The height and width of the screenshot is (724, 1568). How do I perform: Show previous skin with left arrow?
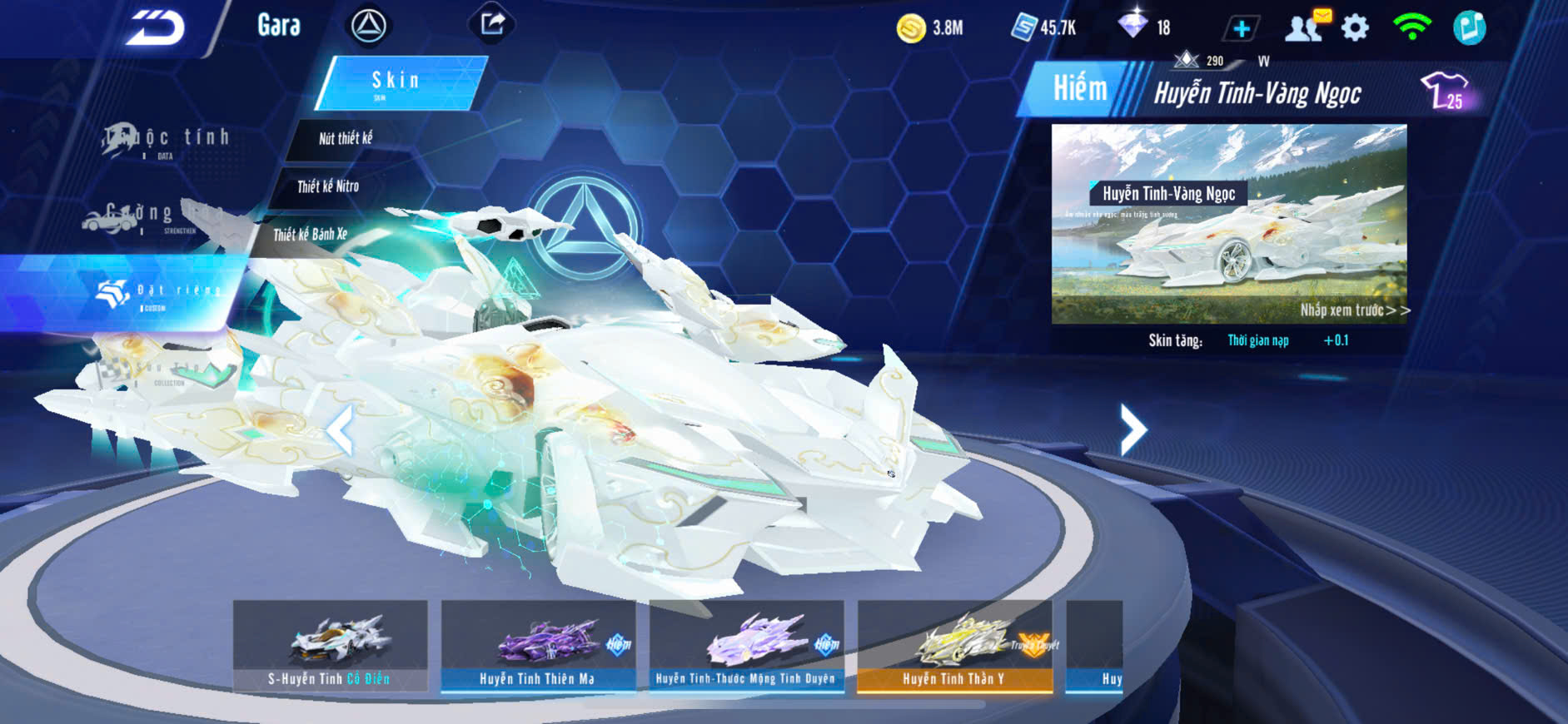click(x=340, y=429)
